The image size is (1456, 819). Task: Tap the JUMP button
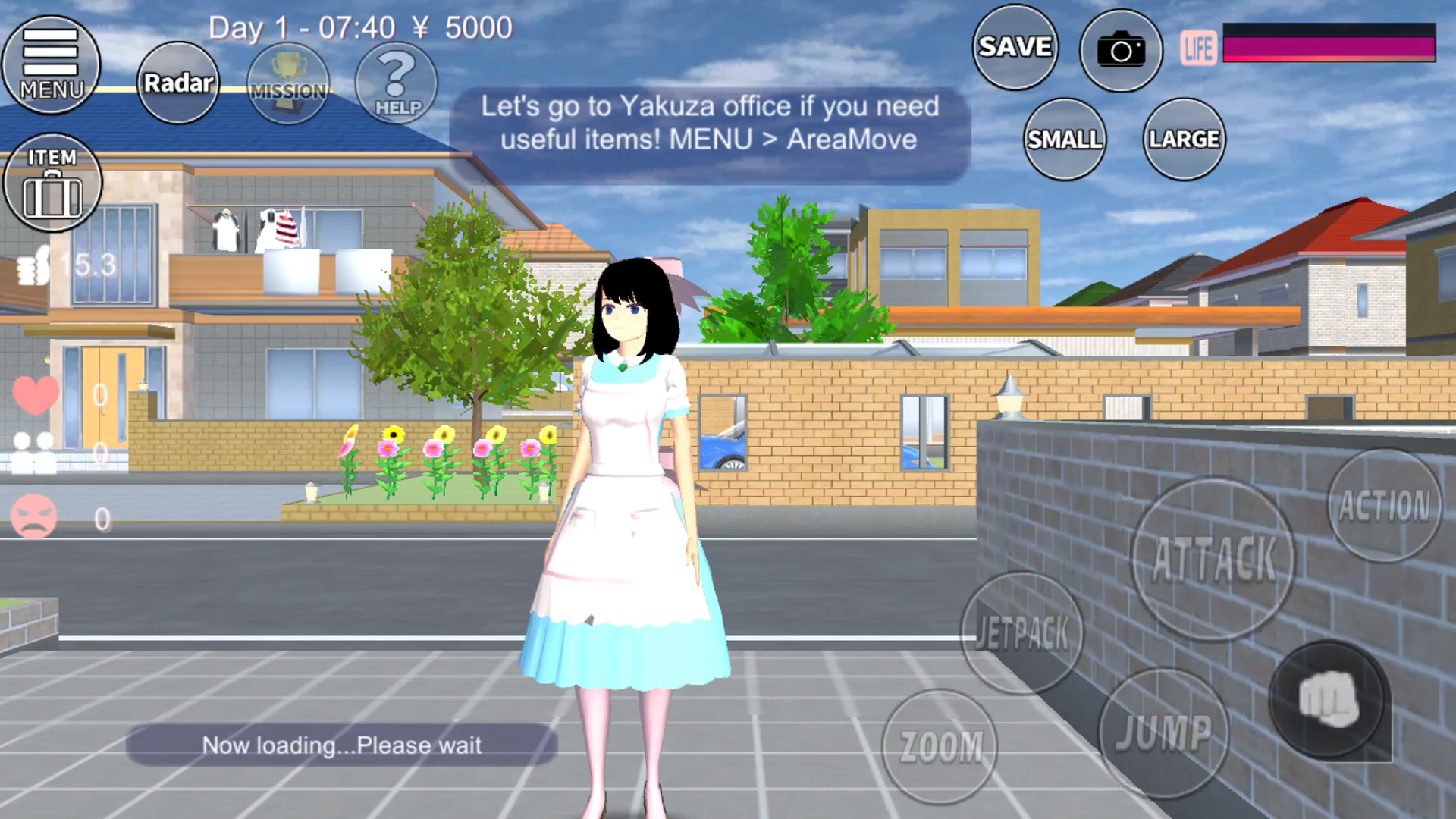coord(1163,733)
